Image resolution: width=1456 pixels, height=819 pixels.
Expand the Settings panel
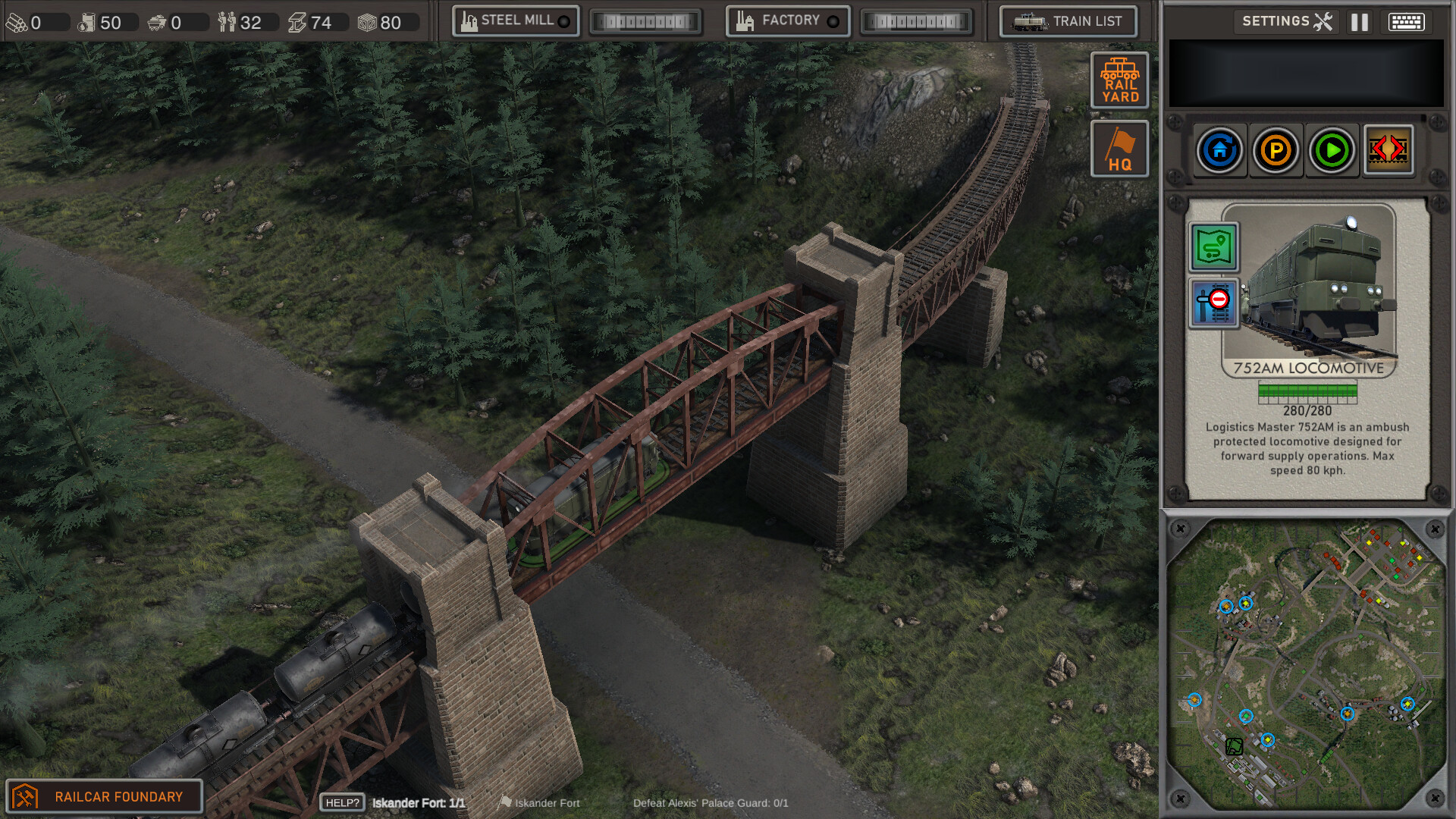pos(1286,21)
